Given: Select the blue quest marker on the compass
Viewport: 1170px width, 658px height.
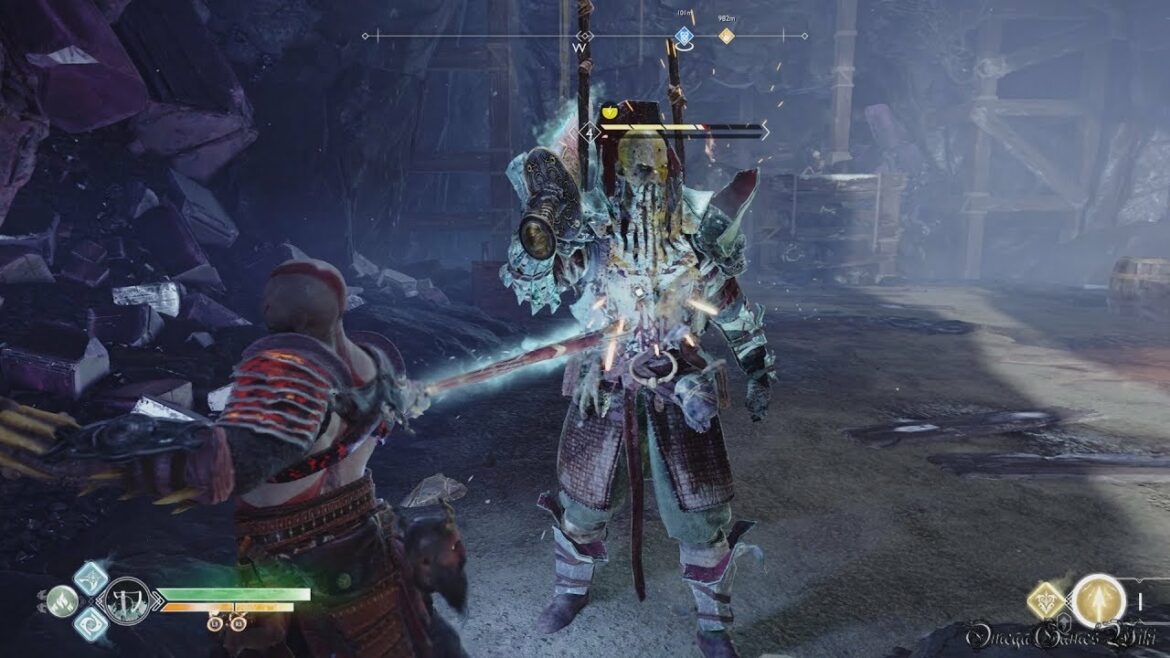Looking at the screenshot, I should point(684,36).
